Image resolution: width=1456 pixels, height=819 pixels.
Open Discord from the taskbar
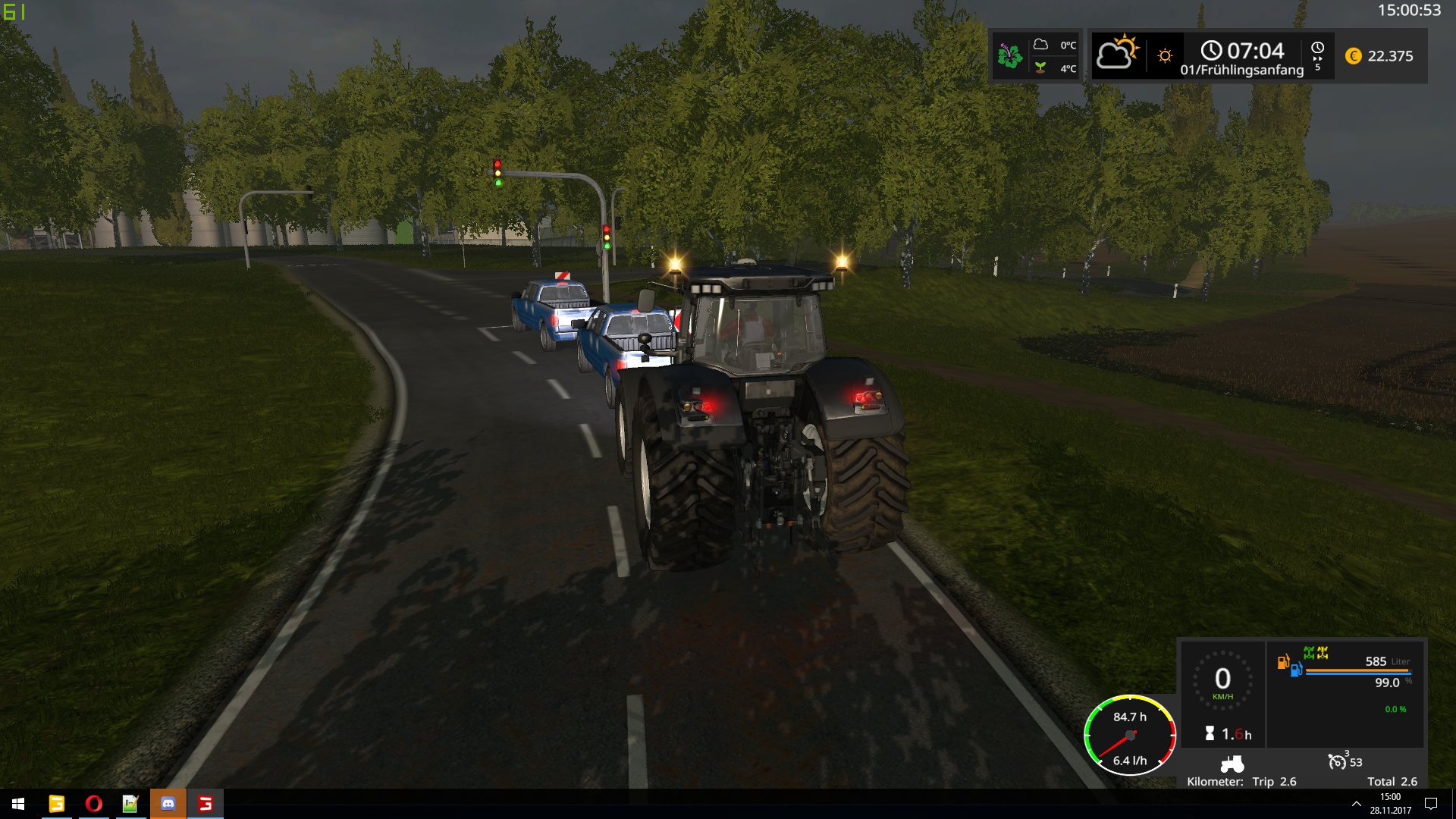coord(168,804)
